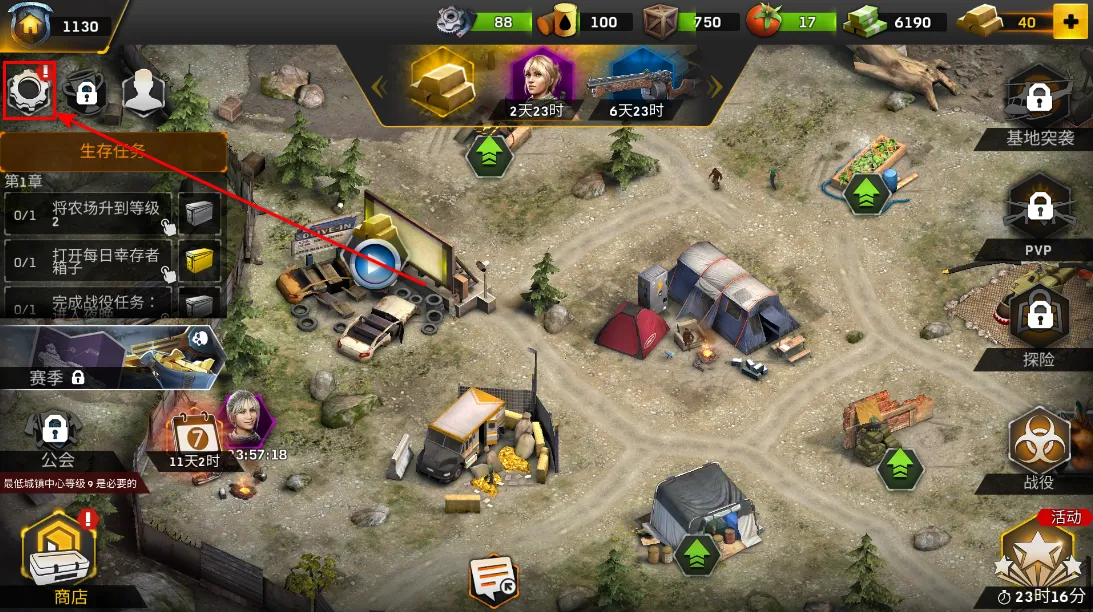Open the 活动 events star button
This screenshot has height=612, width=1093.
[1040, 555]
